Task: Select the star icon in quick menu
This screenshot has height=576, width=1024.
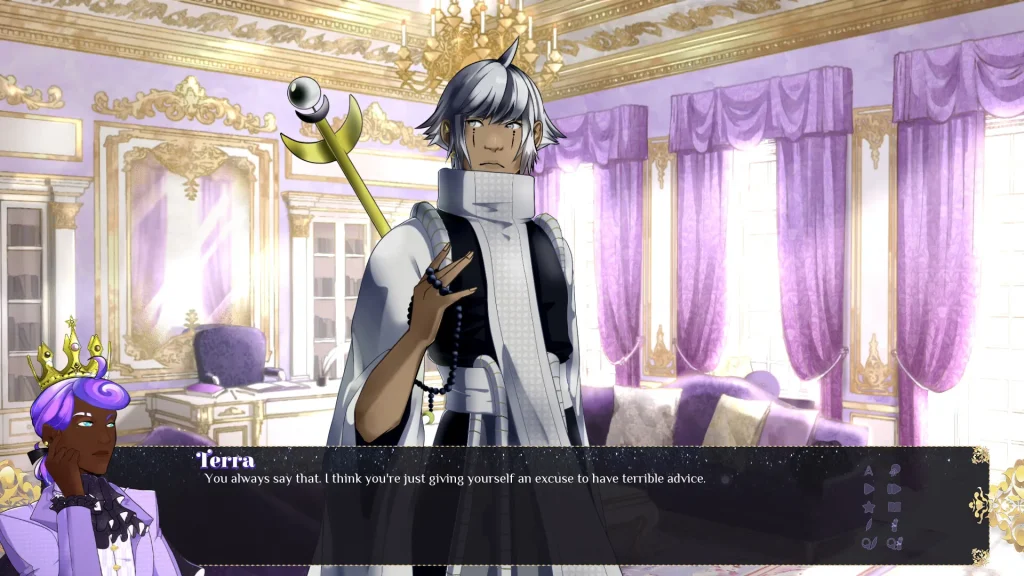Action: pyautogui.click(x=868, y=507)
